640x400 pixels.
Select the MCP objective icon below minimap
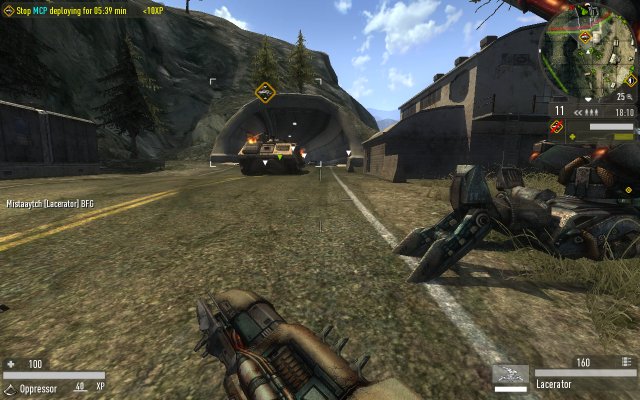[557, 127]
